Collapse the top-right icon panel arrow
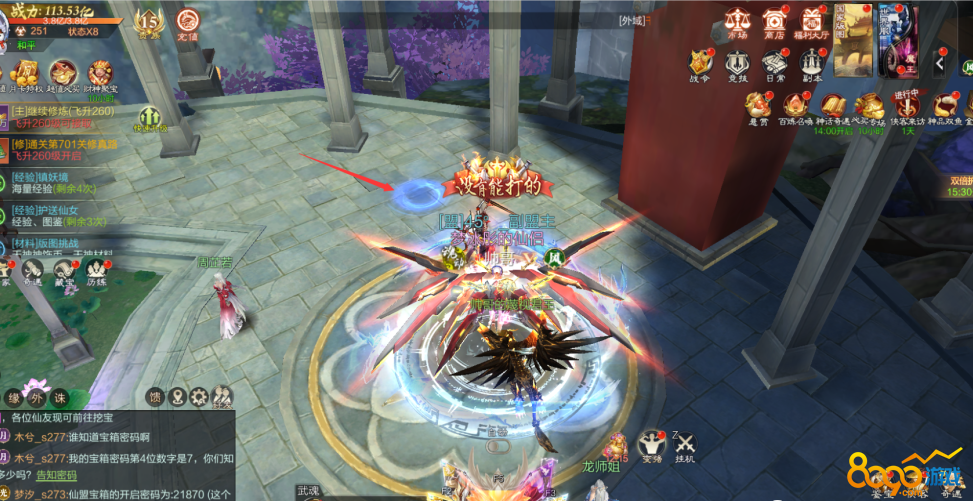This screenshot has height=501, width=973. pyautogui.click(x=940, y=63)
